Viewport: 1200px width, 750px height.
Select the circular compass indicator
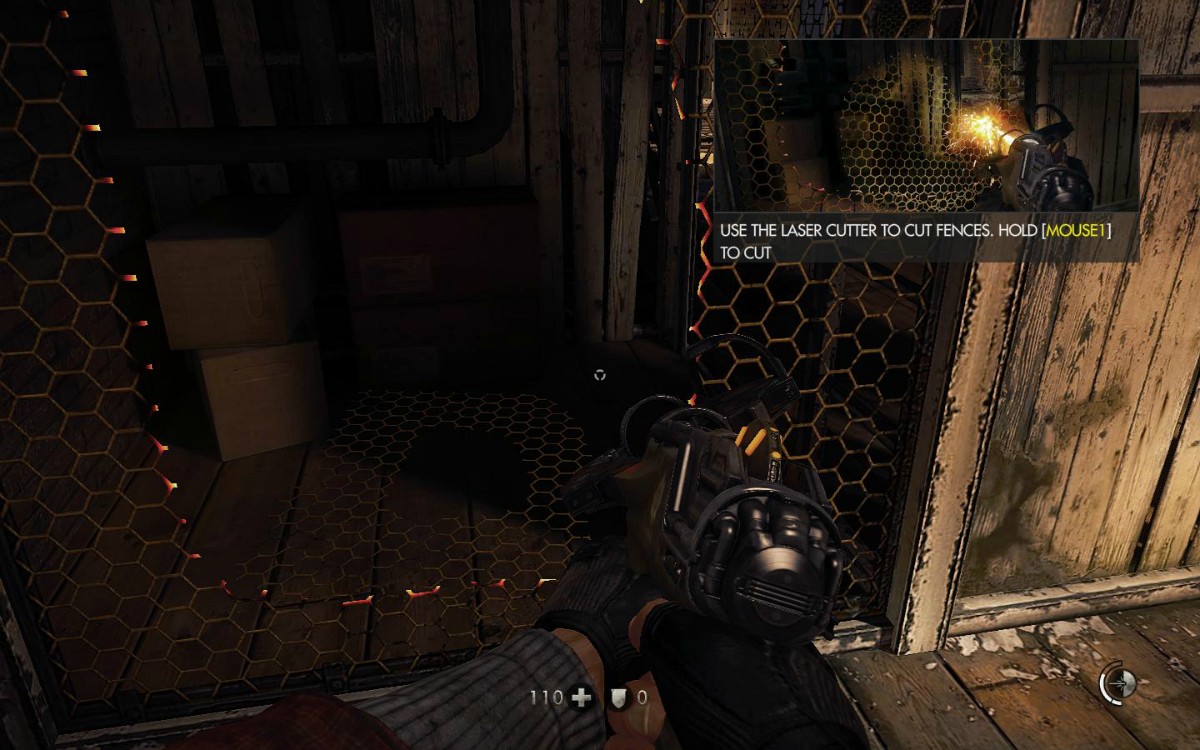1117,683
